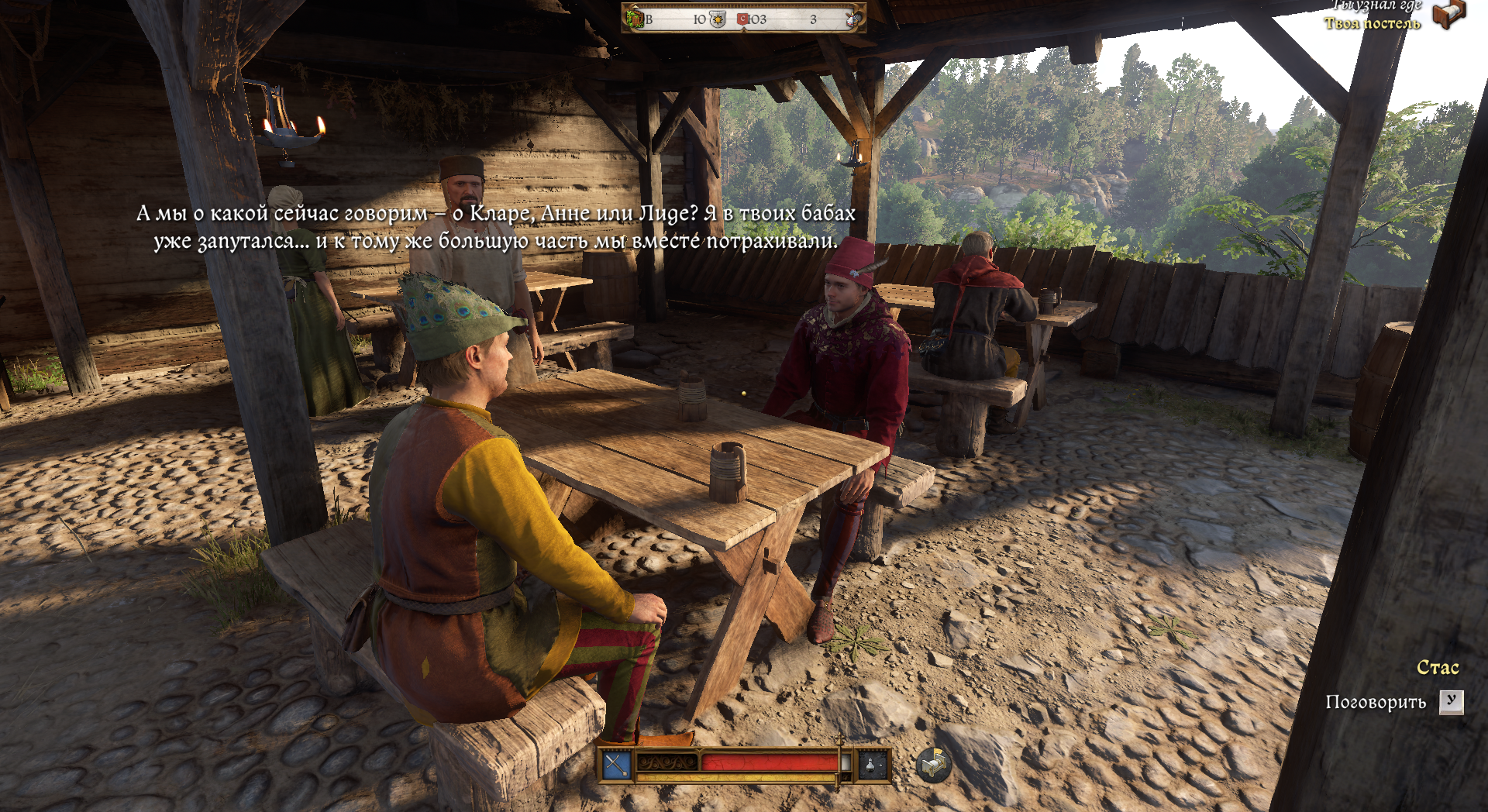Select the sun shield marker on compass
1488x812 pixels.
tap(718, 19)
